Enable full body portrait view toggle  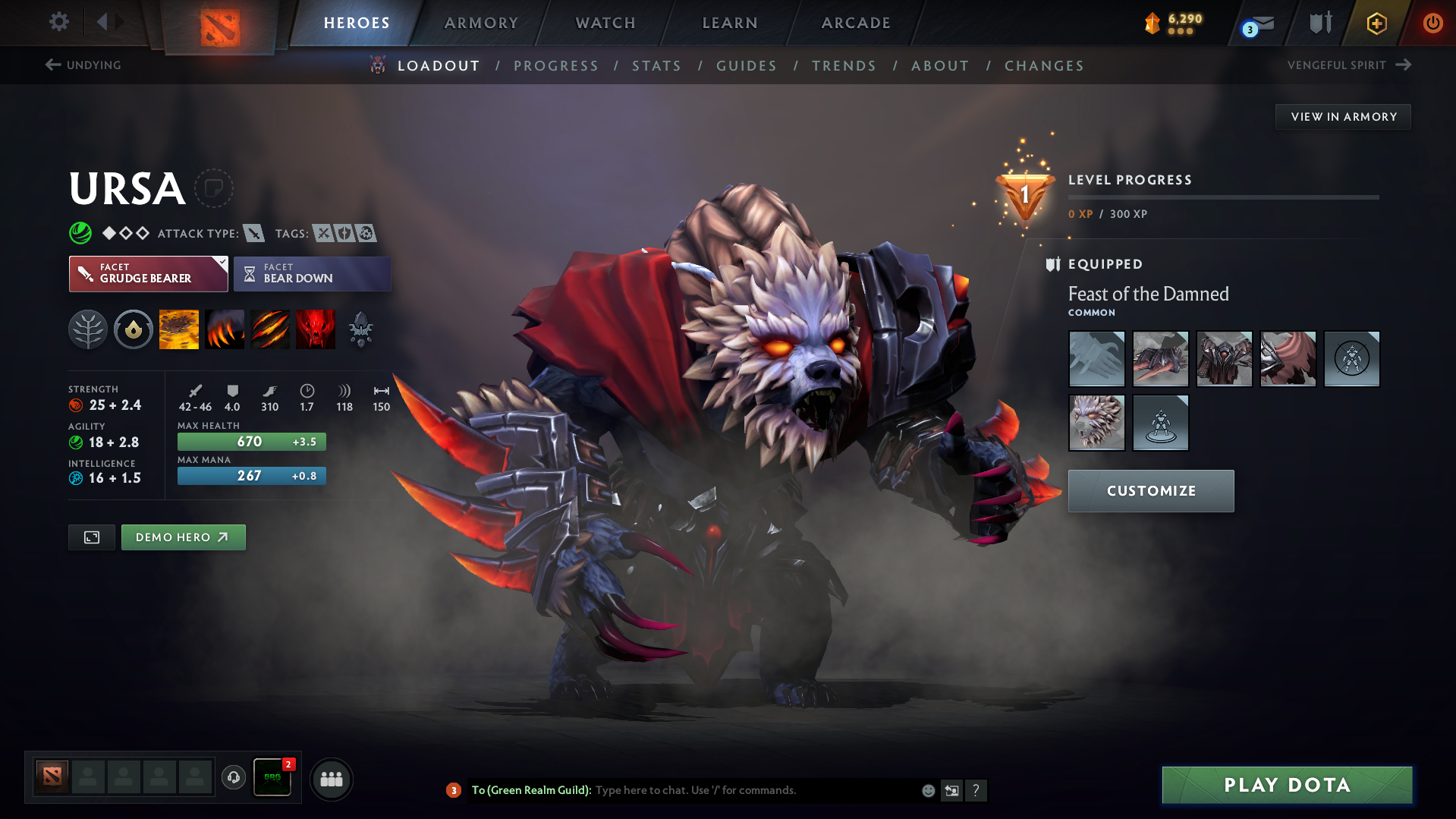[91, 537]
